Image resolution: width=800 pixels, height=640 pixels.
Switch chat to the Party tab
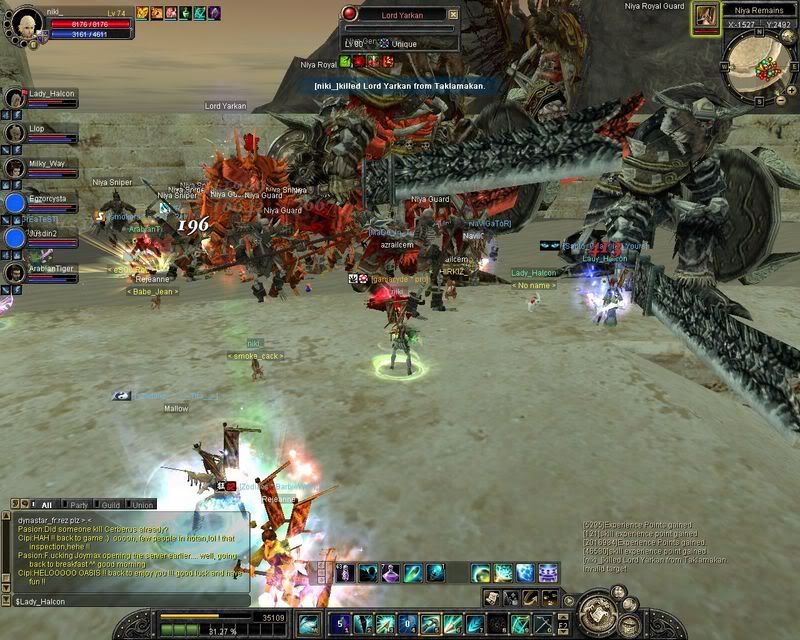[77, 505]
